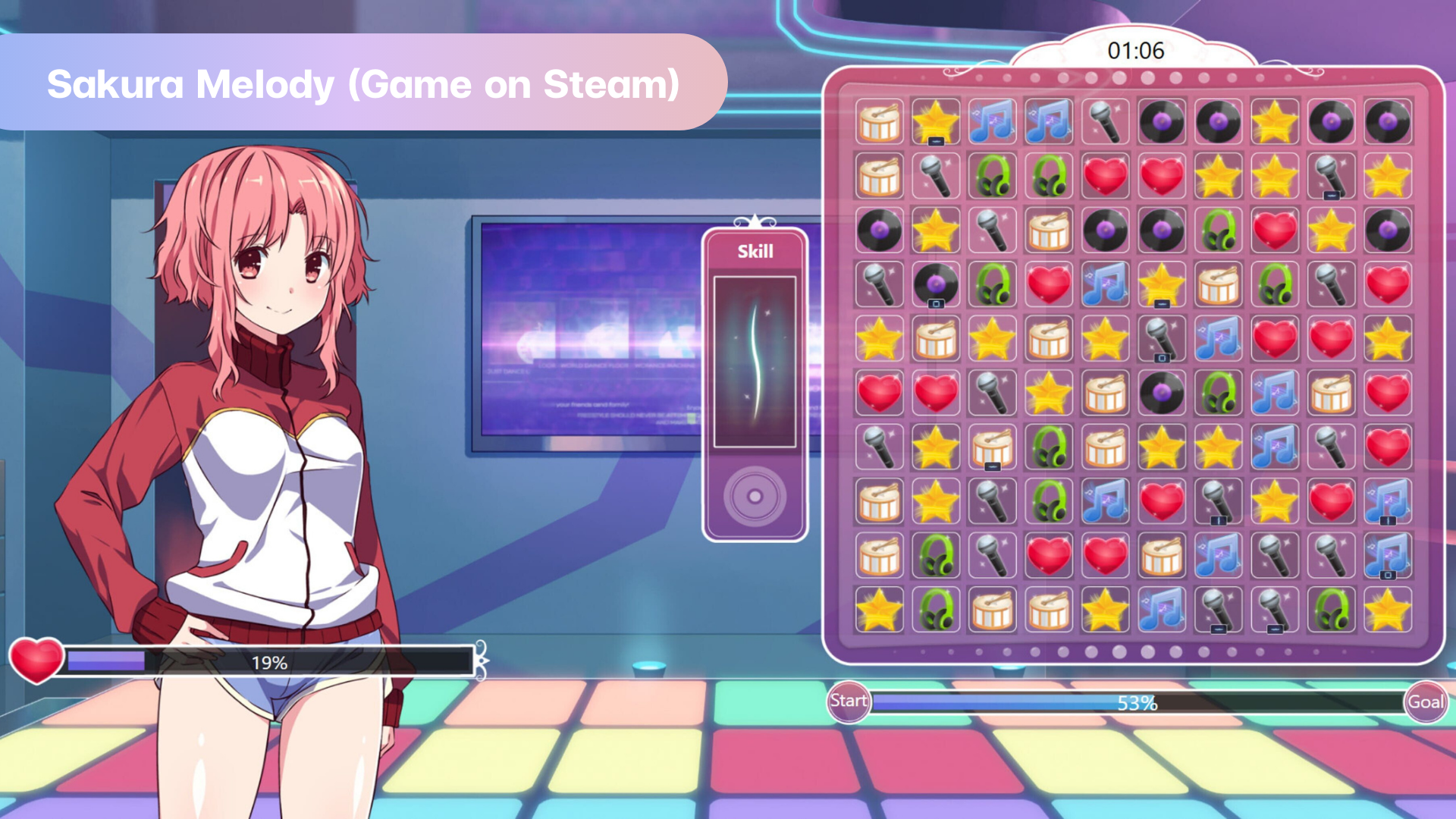
Task: Click the 53% level progress bar
Action: point(1137,701)
